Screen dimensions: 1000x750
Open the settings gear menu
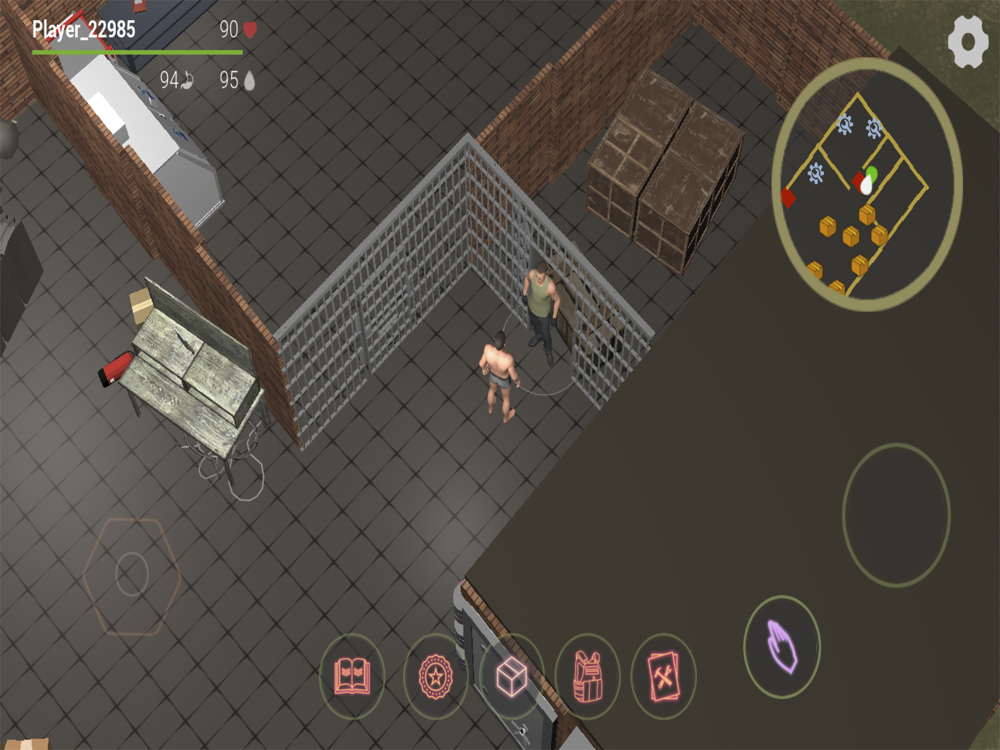pyautogui.click(x=967, y=43)
